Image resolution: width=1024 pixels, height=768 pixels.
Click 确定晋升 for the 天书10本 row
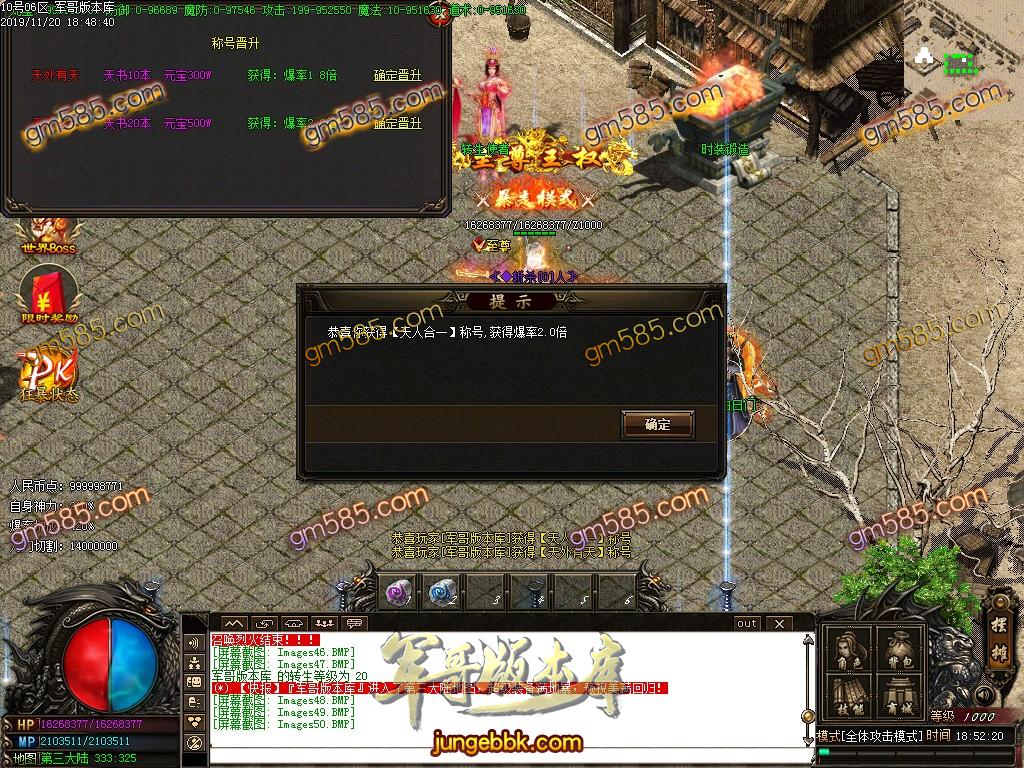click(397, 75)
